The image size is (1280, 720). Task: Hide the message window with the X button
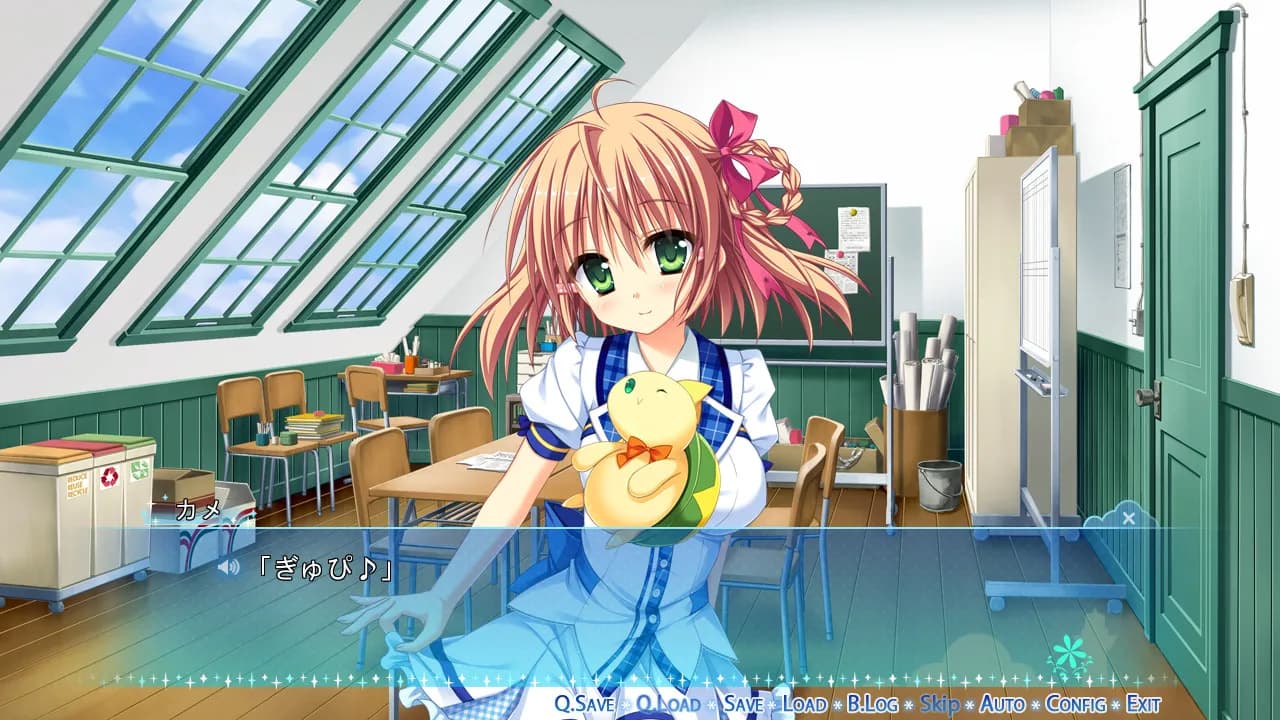click(x=1129, y=518)
